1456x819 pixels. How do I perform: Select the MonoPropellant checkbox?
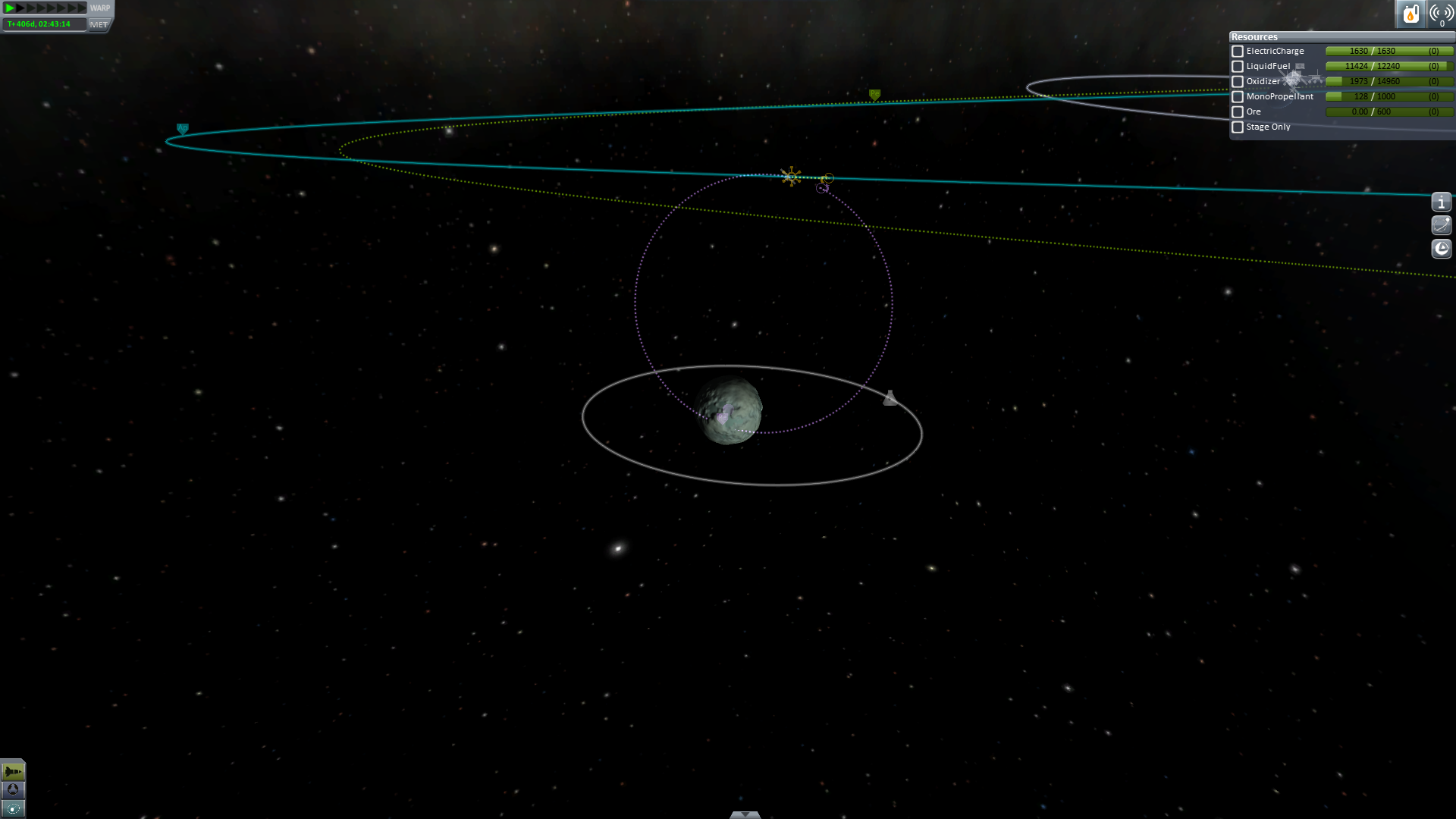pyautogui.click(x=1238, y=97)
